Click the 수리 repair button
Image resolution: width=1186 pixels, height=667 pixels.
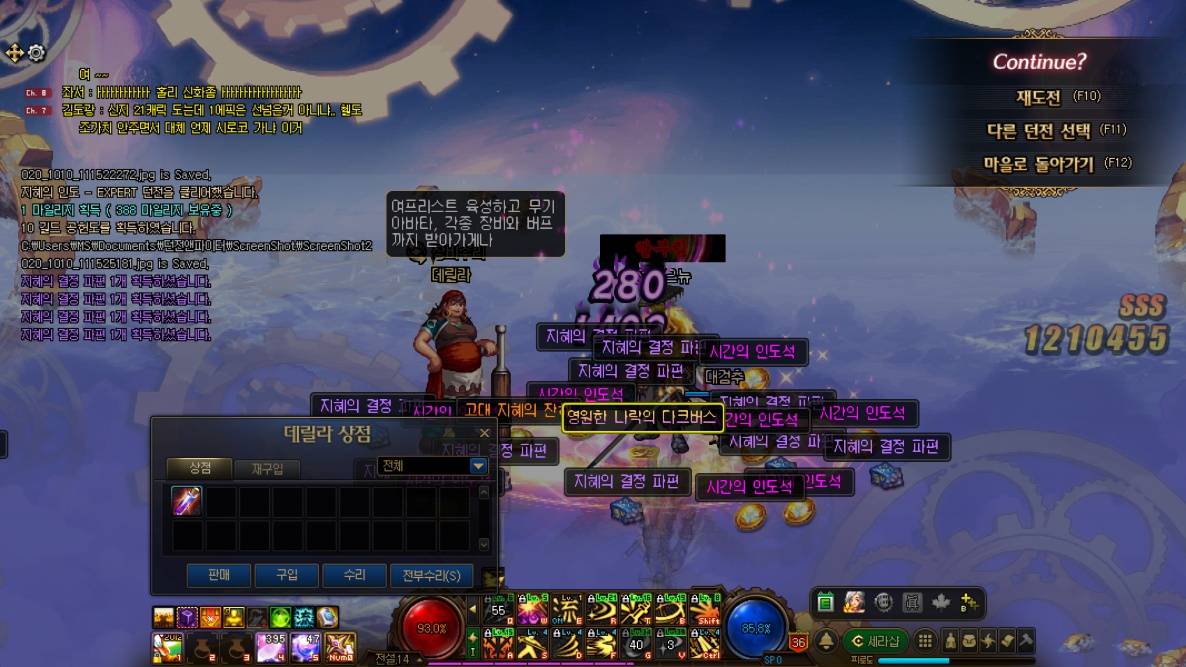click(x=354, y=575)
